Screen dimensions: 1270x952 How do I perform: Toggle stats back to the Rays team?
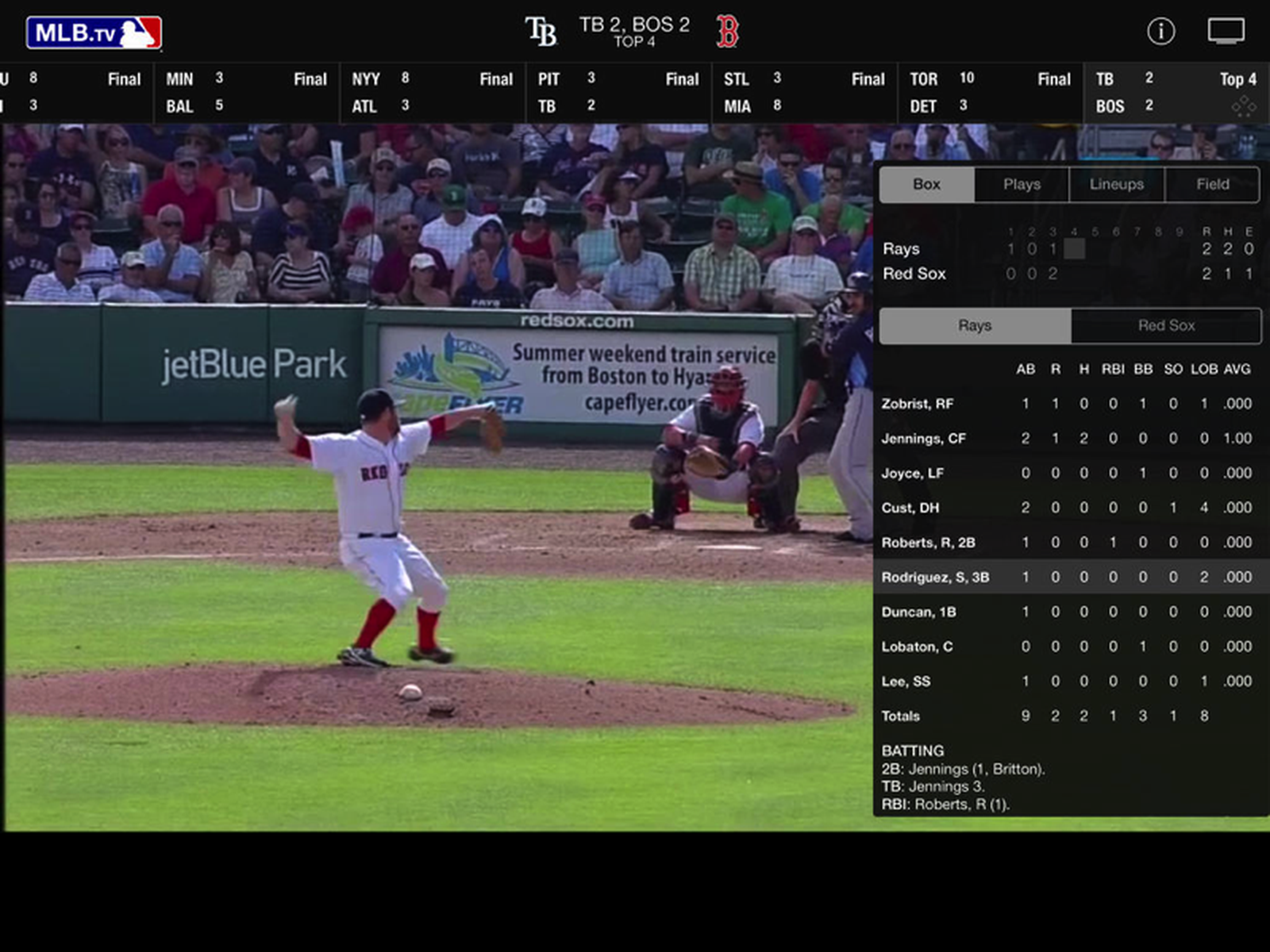pyautogui.click(x=974, y=325)
